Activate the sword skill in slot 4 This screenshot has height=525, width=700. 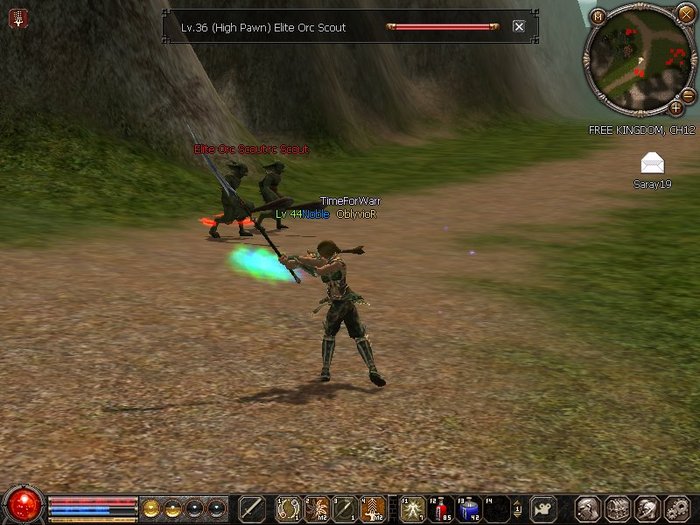point(373,508)
